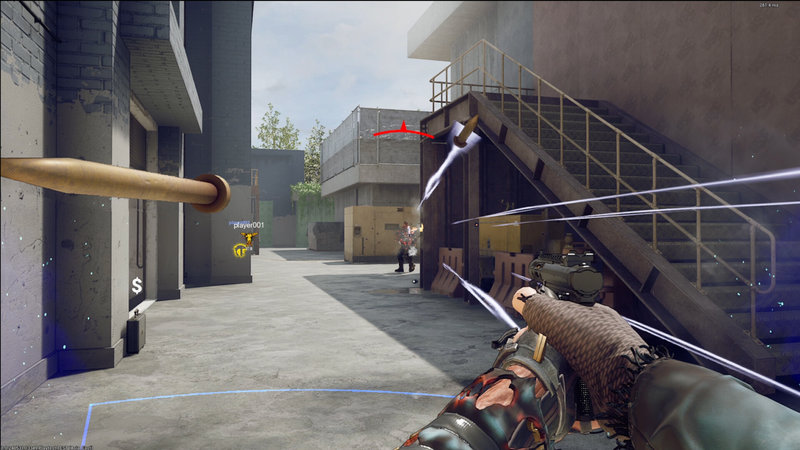Viewport: 800px width, 450px height.
Task: Click the white dollar sign marker
Action: coord(136,287)
